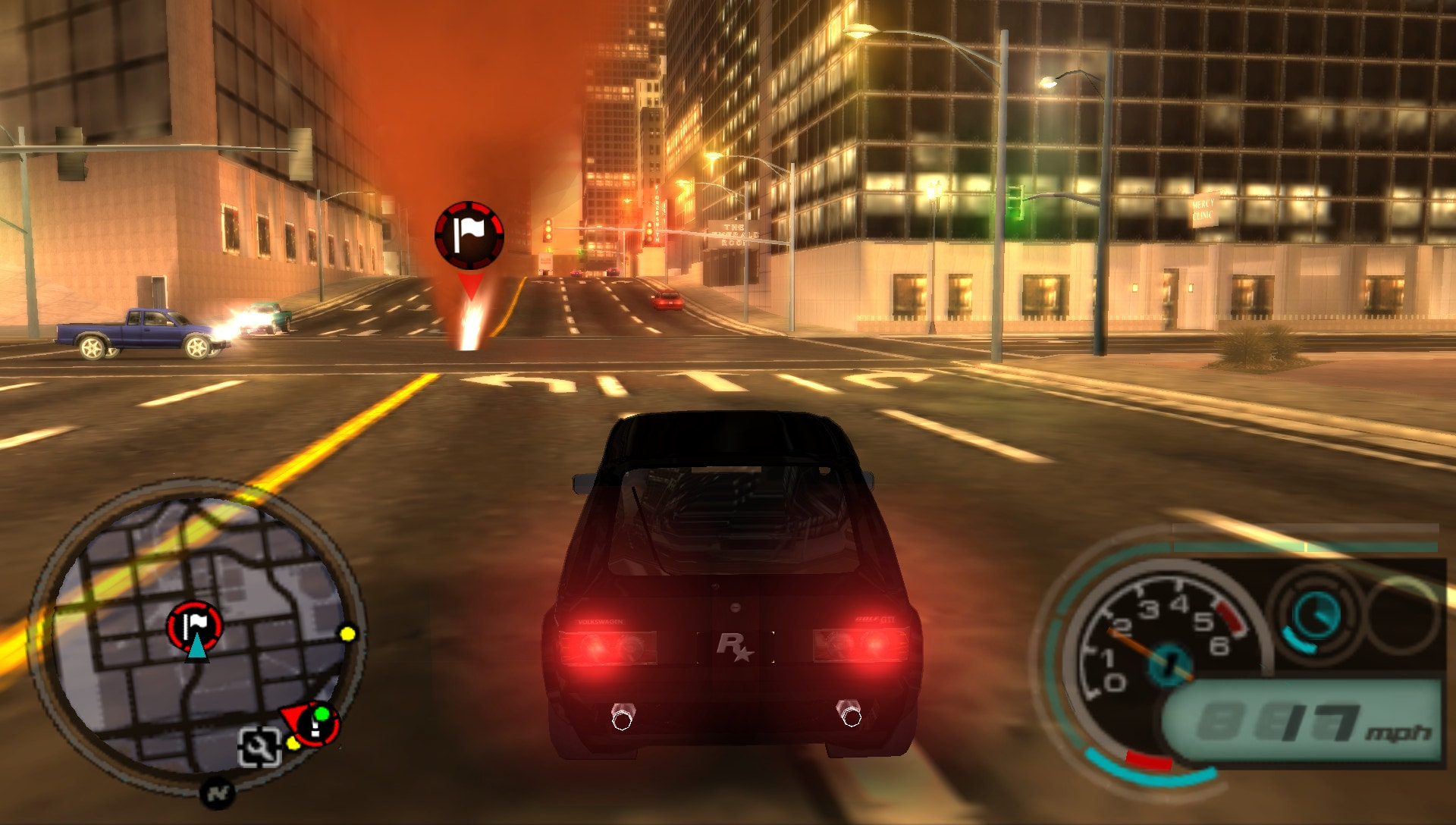Click the N compass marker below the minimap
This screenshot has width=1456, height=825.
pyautogui.click(x=218, y=794)
